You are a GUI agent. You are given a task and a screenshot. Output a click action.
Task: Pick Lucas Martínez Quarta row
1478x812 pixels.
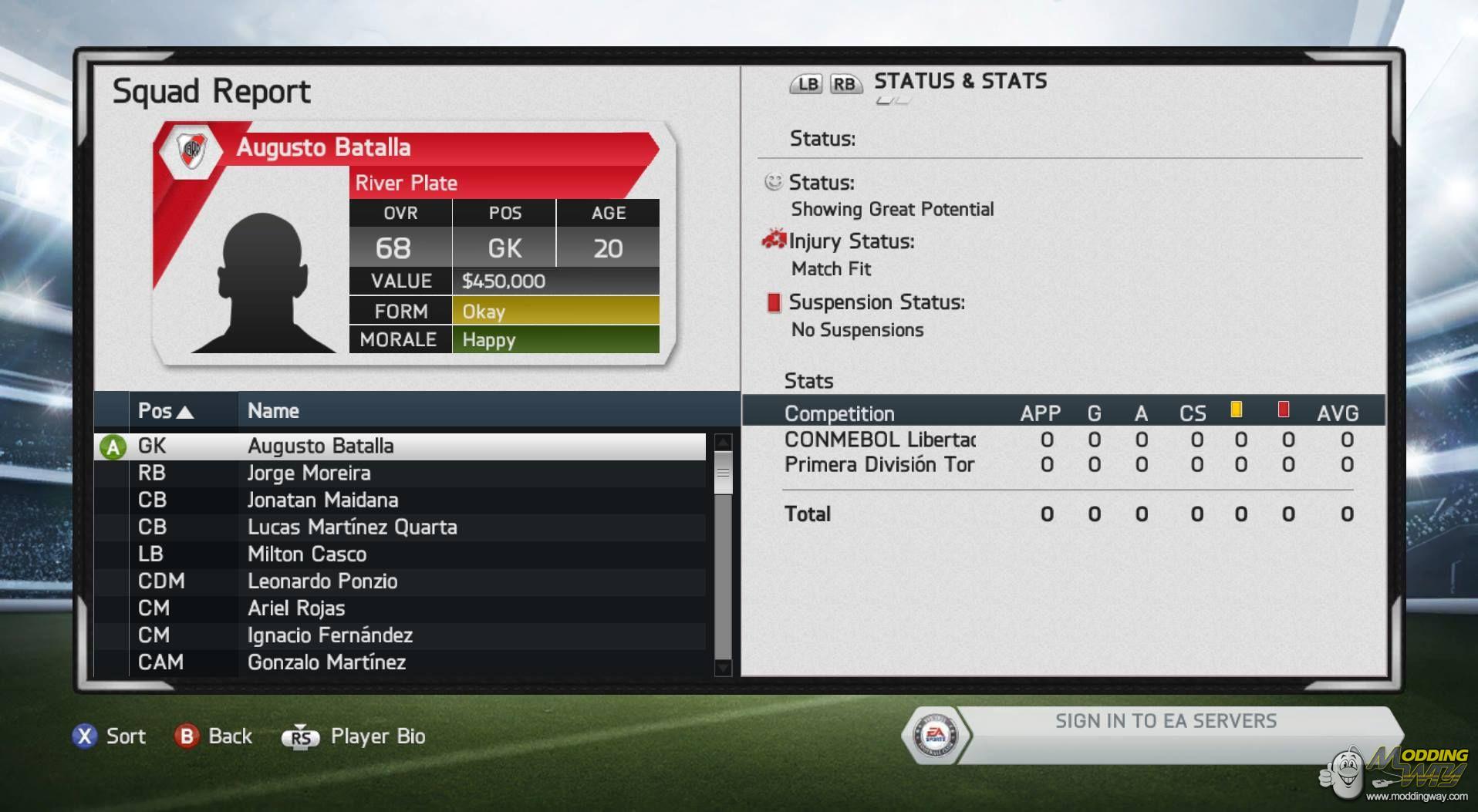click(x=401, y=527)
